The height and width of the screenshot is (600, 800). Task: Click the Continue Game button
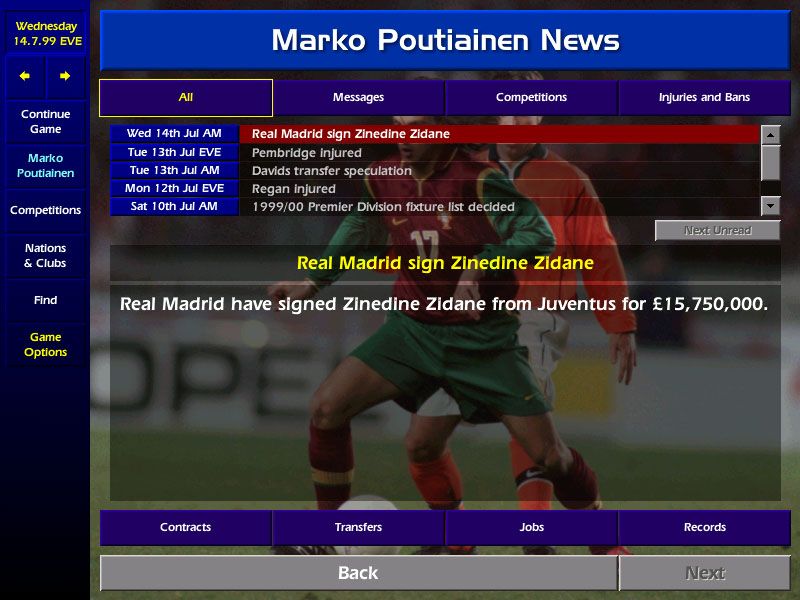tap(45, 122)
